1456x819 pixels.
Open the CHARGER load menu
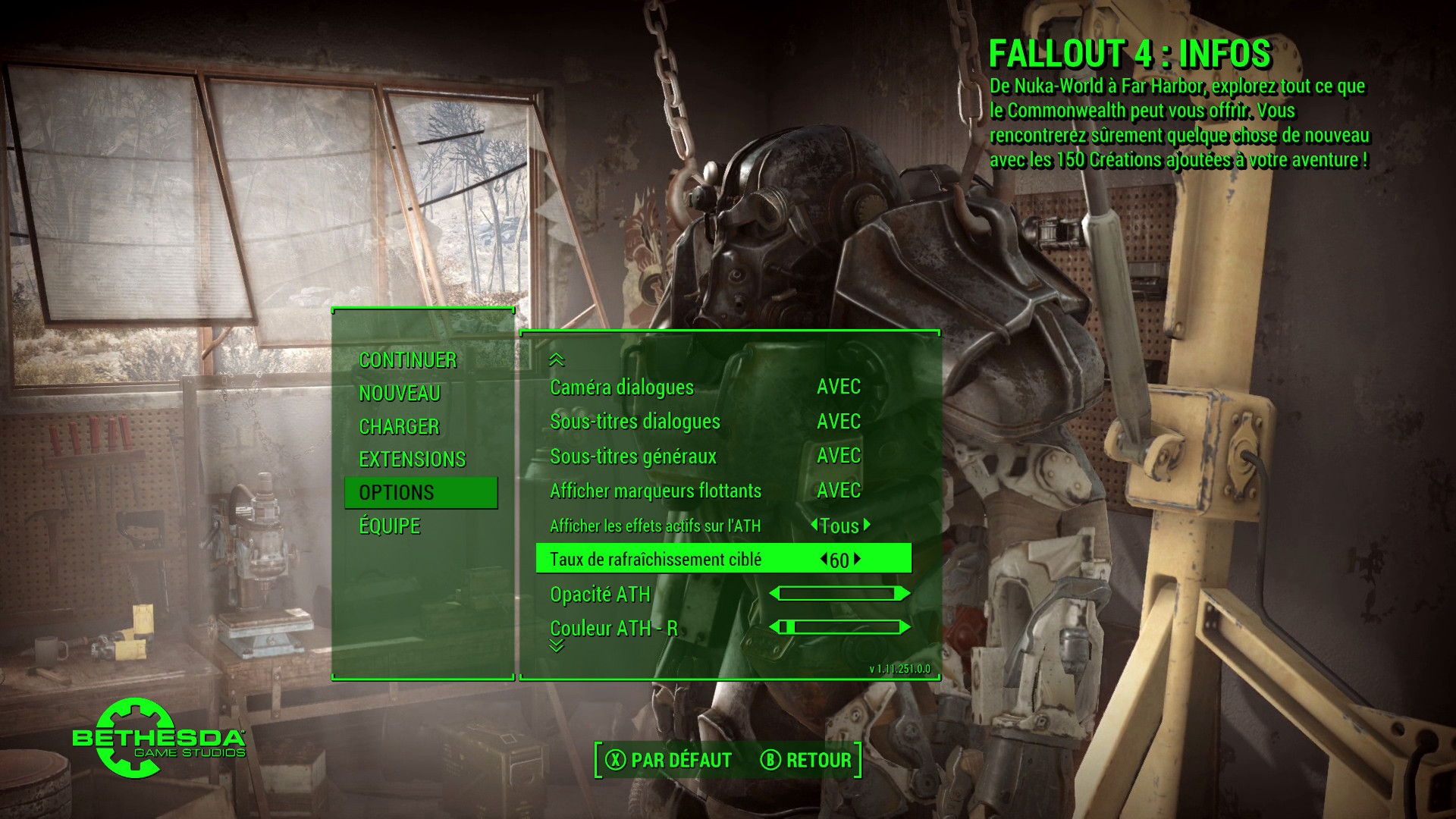pos(399,427)
